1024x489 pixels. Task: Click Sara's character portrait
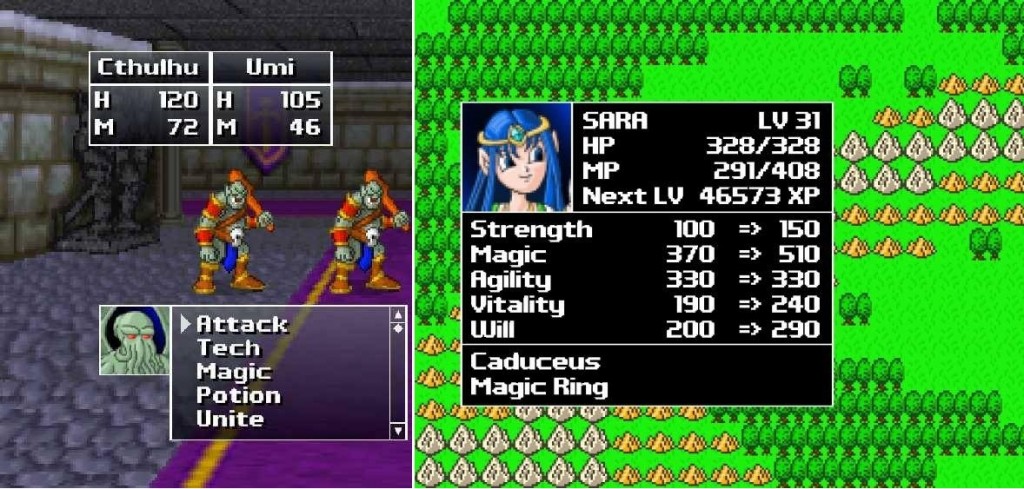pos(516,155)
